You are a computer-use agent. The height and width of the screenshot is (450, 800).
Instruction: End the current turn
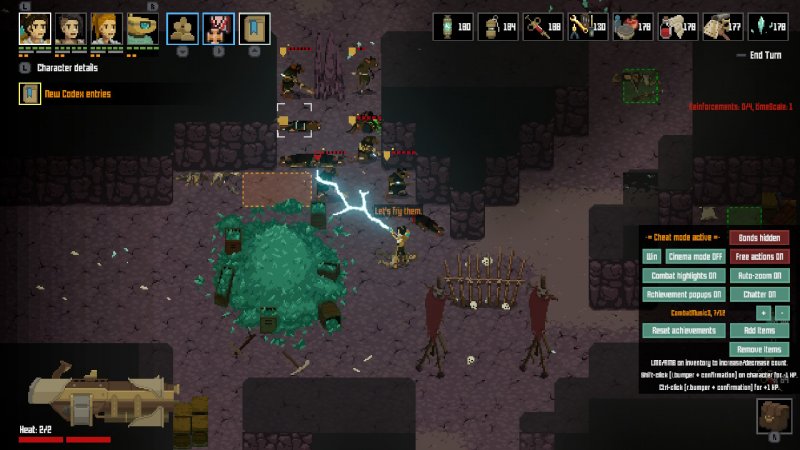pos(764,55)
